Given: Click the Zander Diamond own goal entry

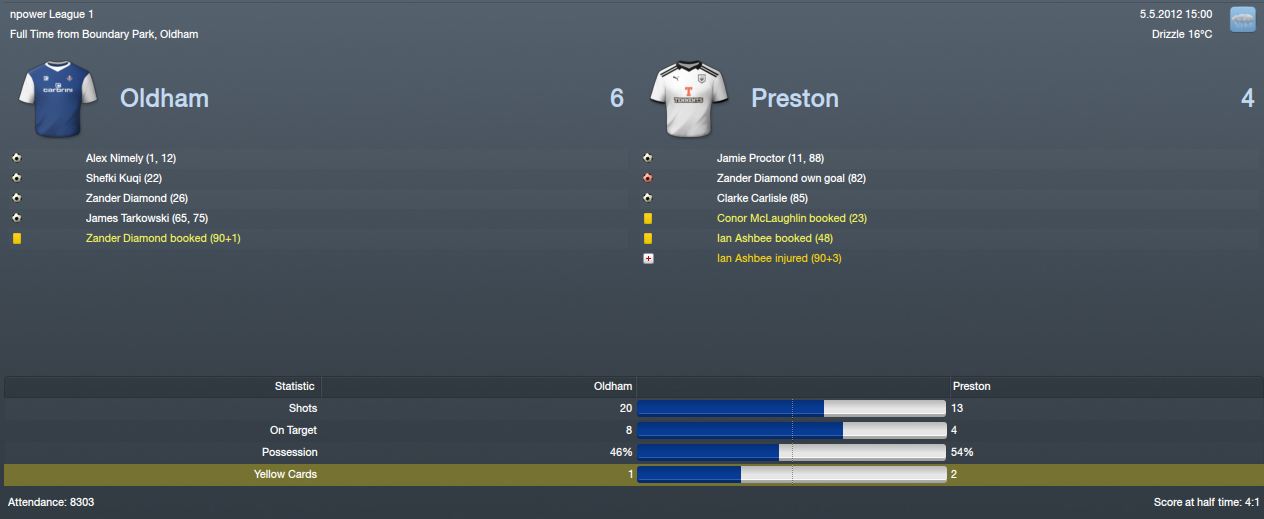Looking at the screenshot, I should (x=791, y=178).
